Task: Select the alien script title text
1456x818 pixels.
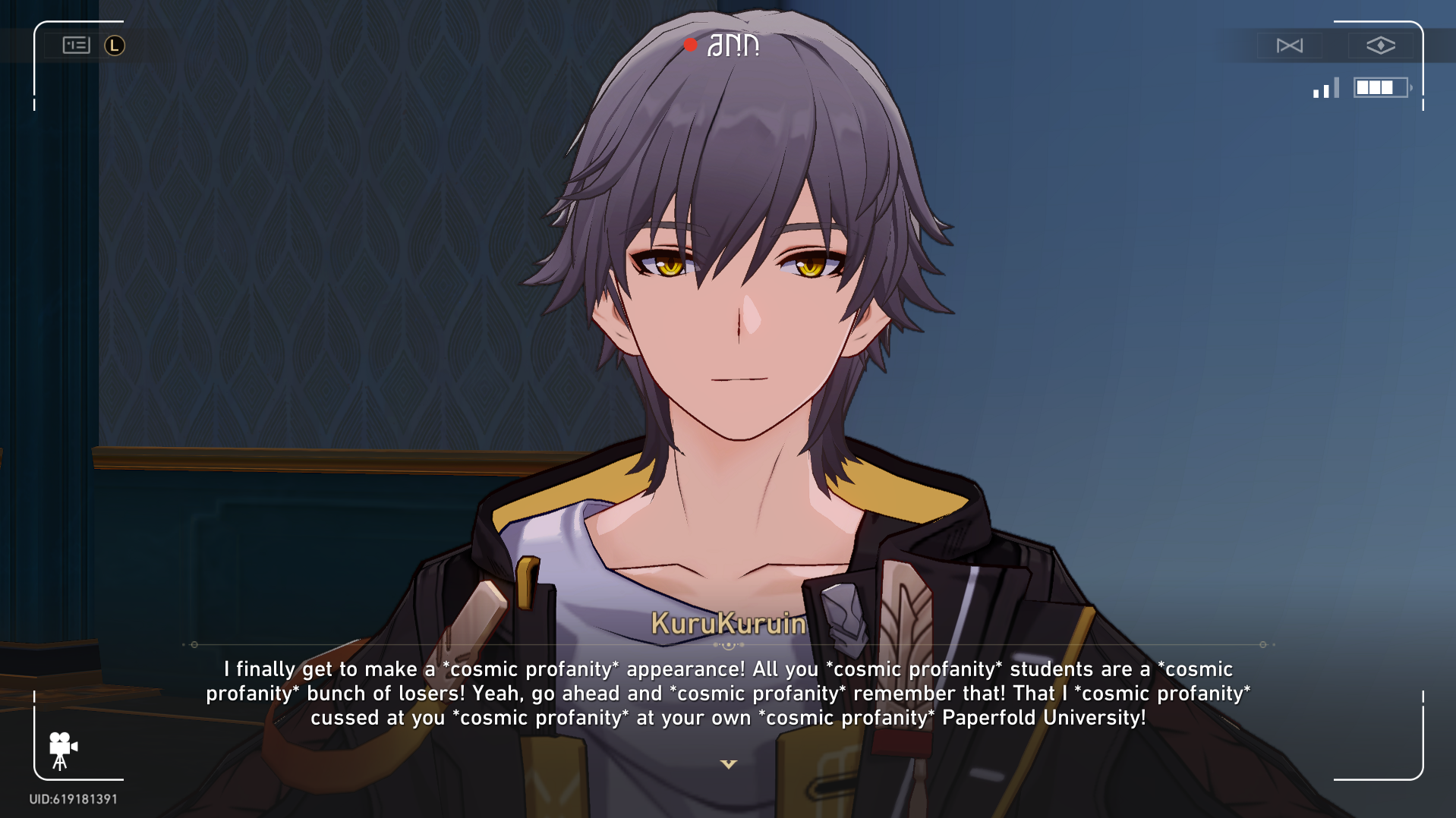Action: 733,44
